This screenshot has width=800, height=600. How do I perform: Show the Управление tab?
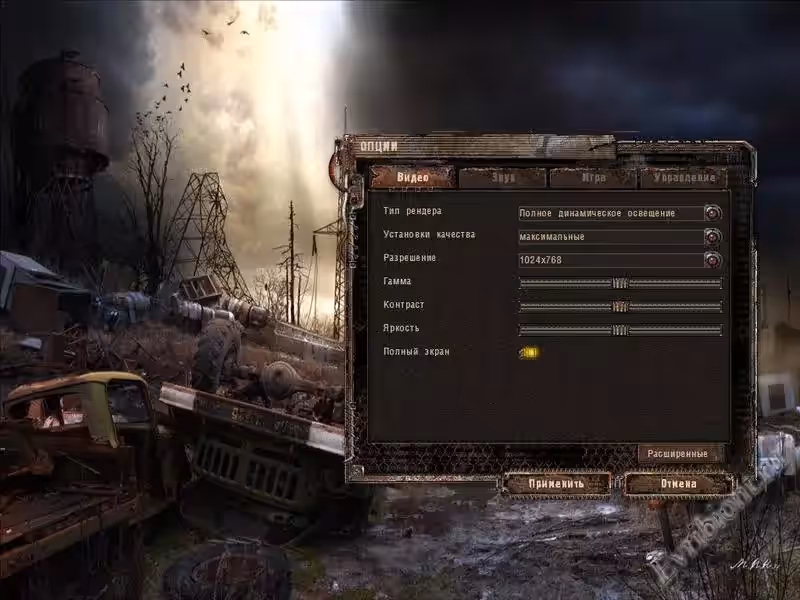click(x=683, y=178)
